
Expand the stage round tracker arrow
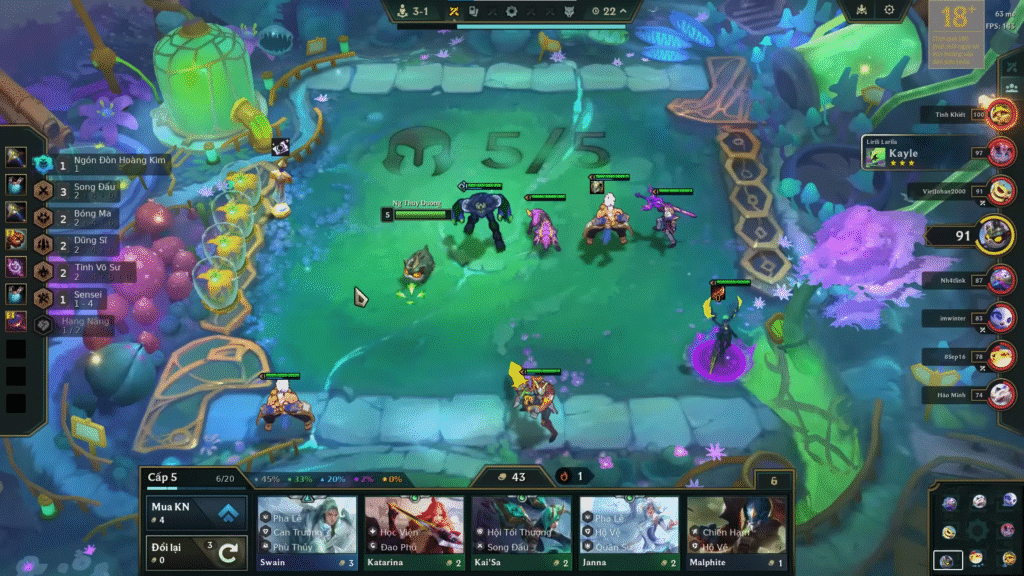click(x=625, y=11)
